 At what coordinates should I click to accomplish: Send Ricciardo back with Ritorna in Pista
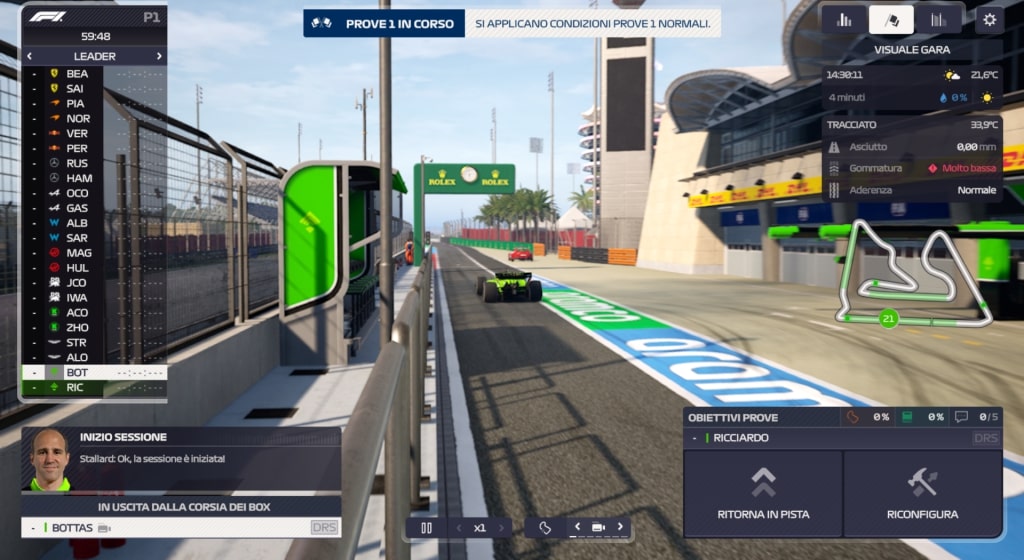click(763, 494)
